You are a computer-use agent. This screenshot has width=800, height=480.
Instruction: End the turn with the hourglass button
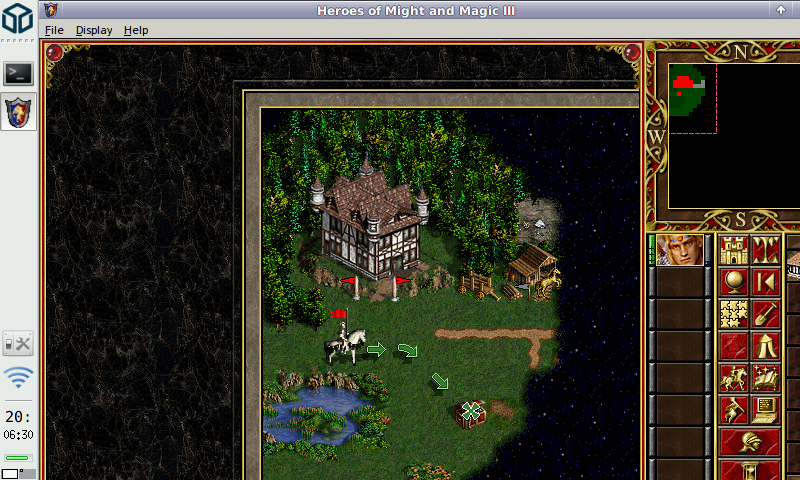pos(750,470)
